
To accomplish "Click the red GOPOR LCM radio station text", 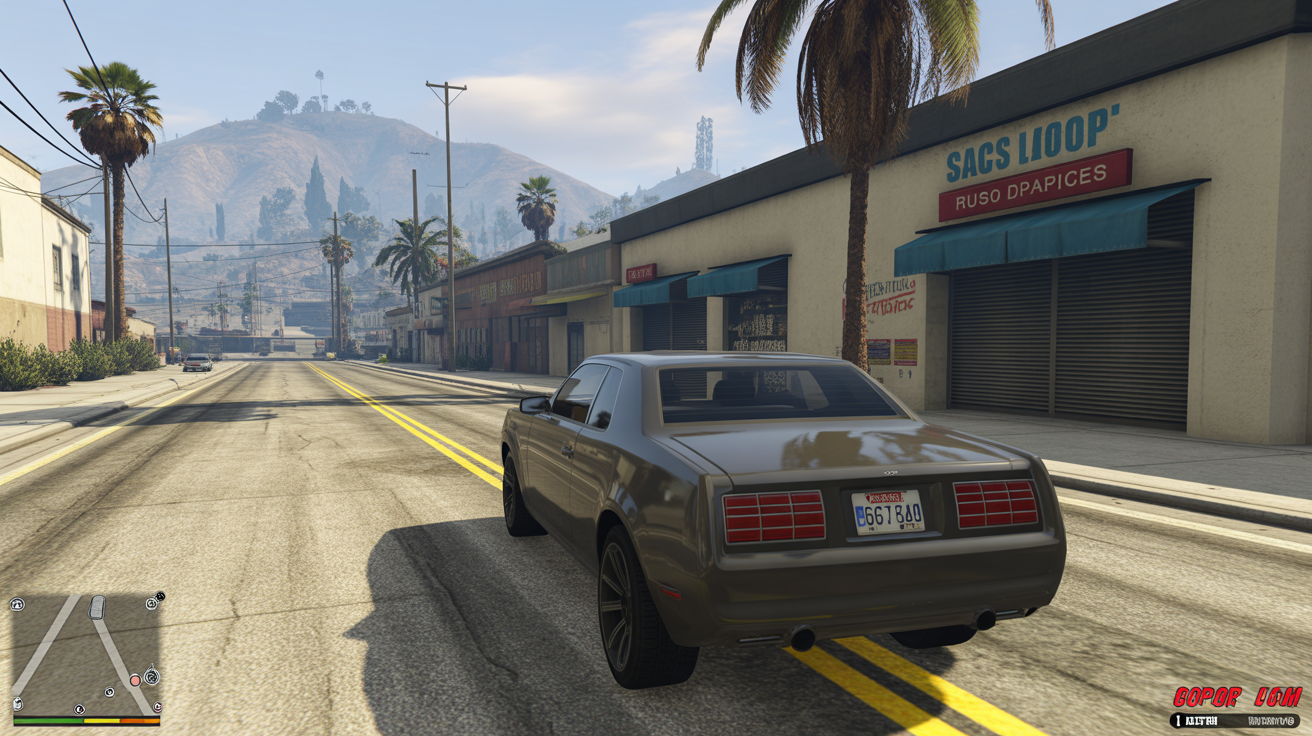I will [1240, 695].
